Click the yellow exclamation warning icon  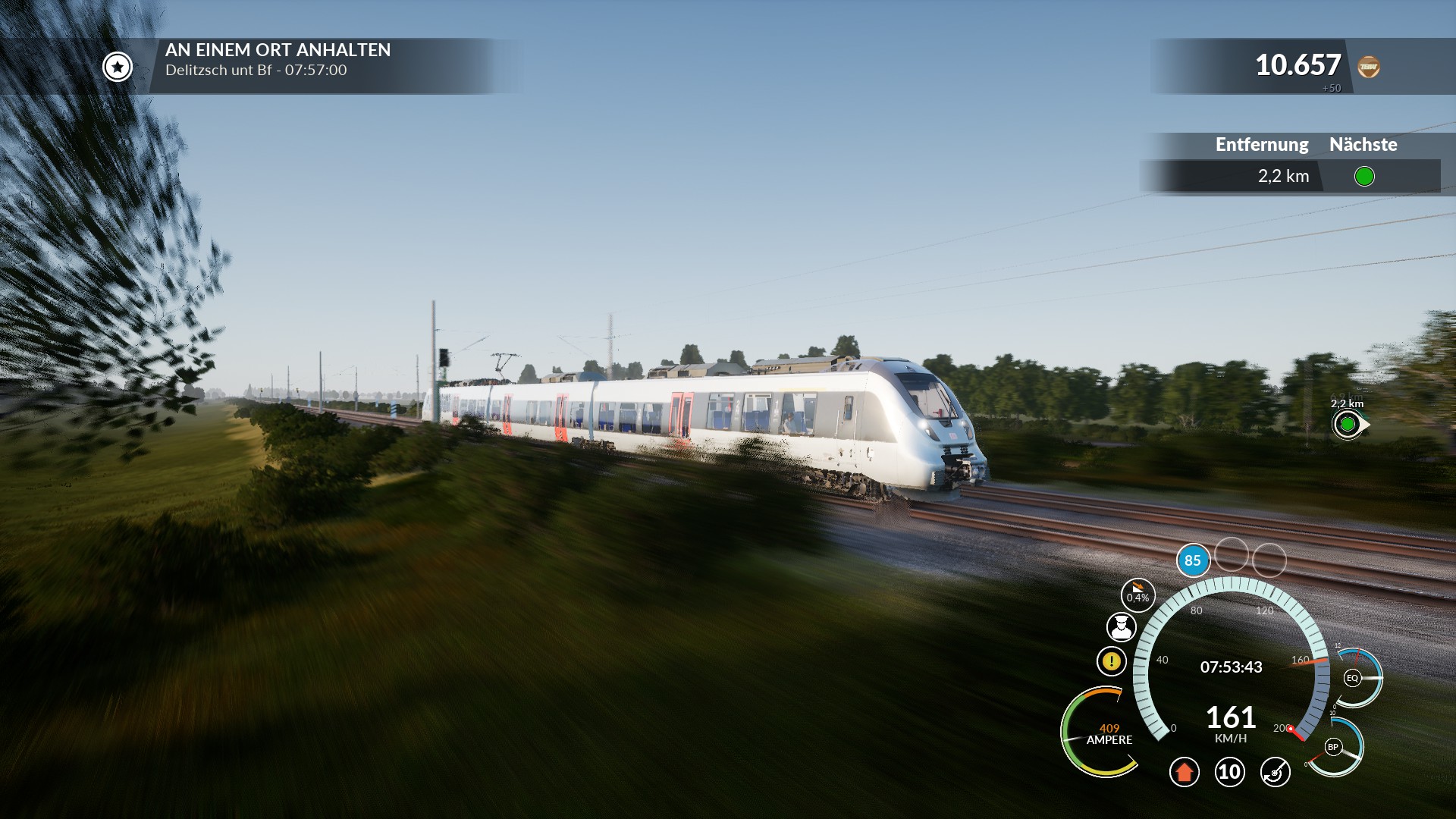[1111, 661]
